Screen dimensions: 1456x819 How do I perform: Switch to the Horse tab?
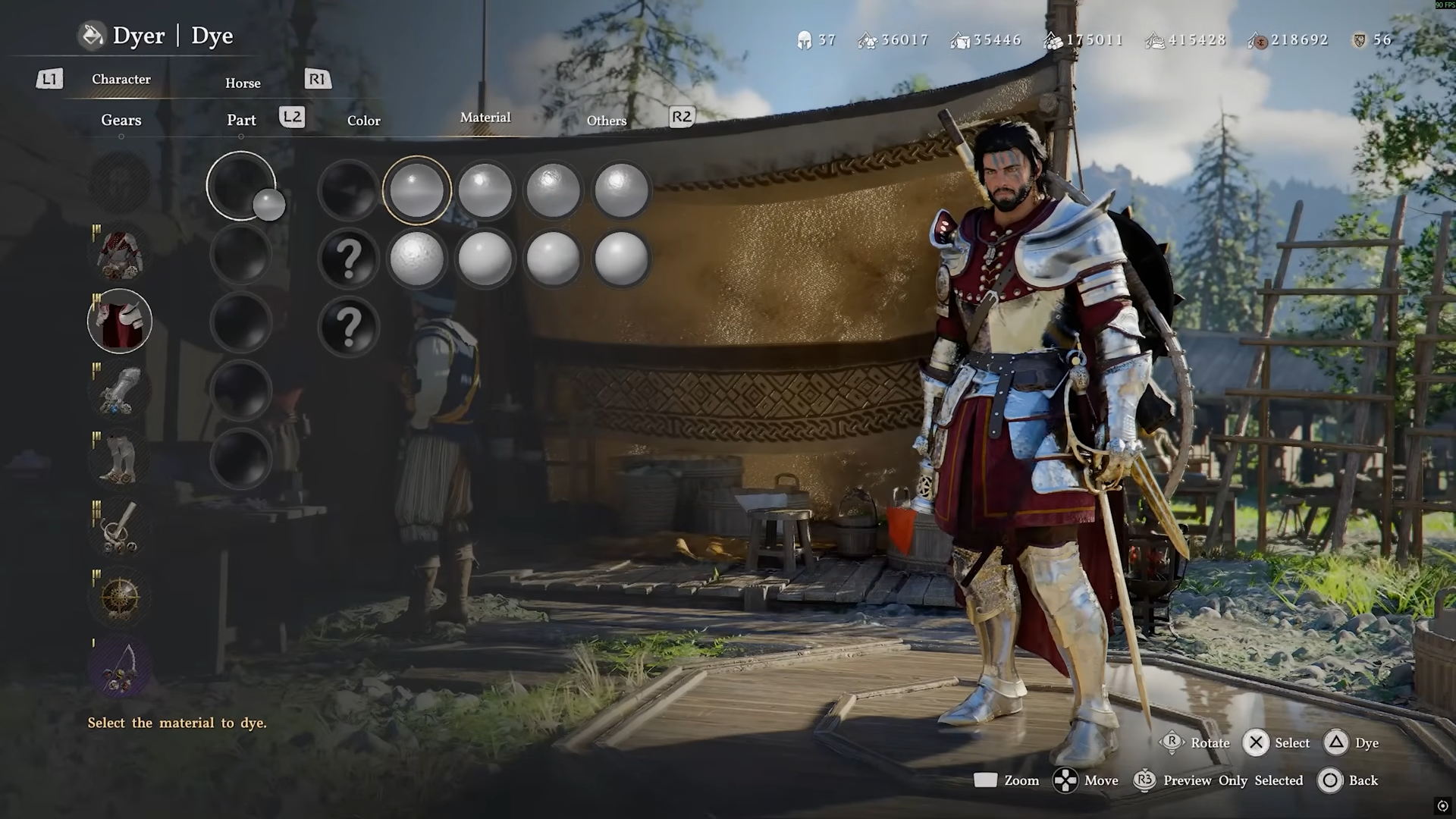[243, 83]
